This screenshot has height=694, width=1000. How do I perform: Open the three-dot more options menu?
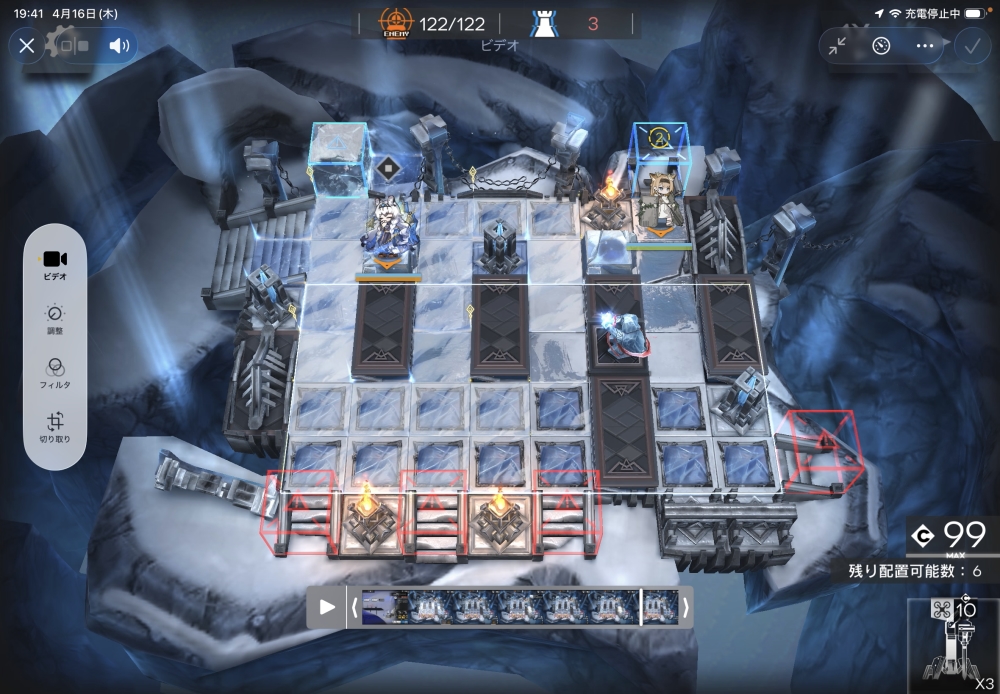[x=924, y=45]
